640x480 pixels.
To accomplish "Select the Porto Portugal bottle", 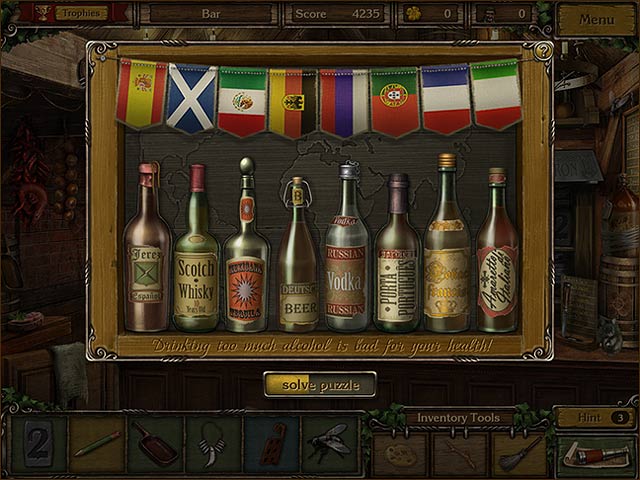I will tap(397, 258).
